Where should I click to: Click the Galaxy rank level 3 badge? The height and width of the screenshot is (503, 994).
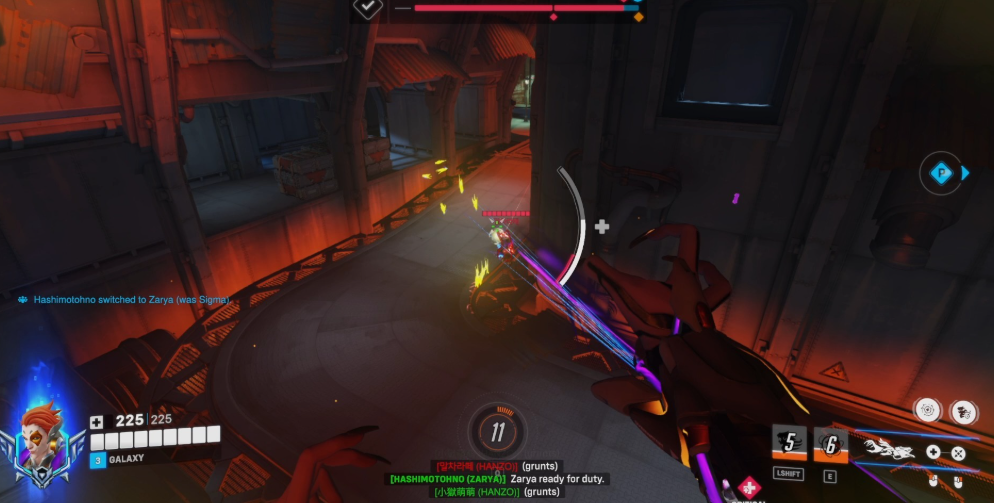[x=98, y=460]
